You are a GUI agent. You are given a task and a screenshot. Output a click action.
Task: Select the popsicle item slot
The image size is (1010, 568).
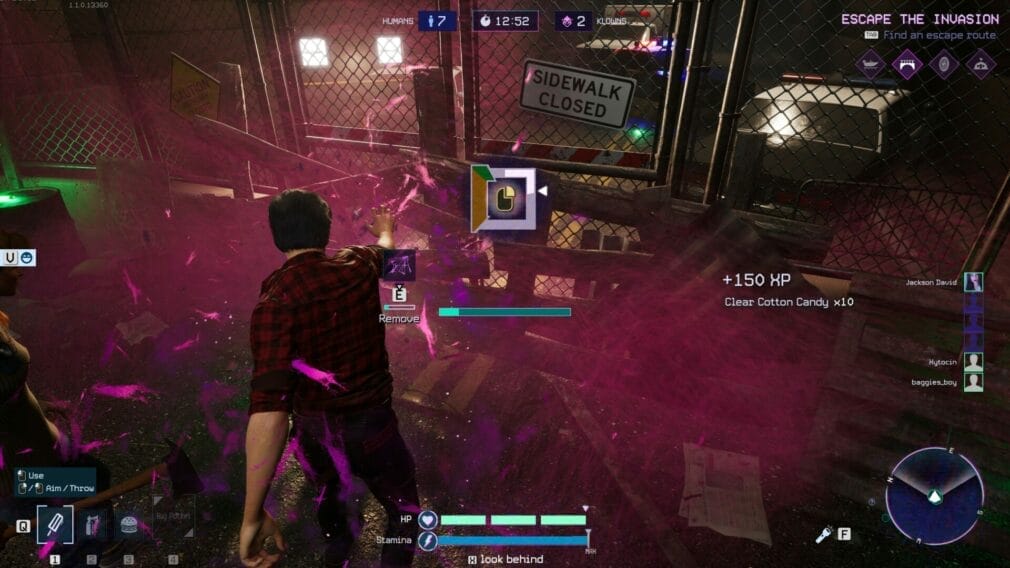55,525
